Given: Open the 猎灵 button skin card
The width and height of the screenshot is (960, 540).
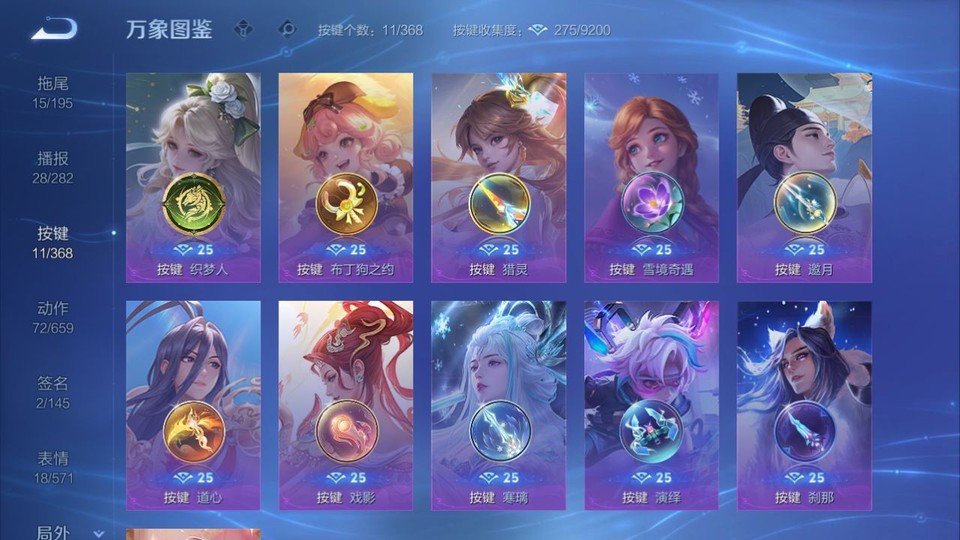Looking at the screenshot, I should [498, 177].
